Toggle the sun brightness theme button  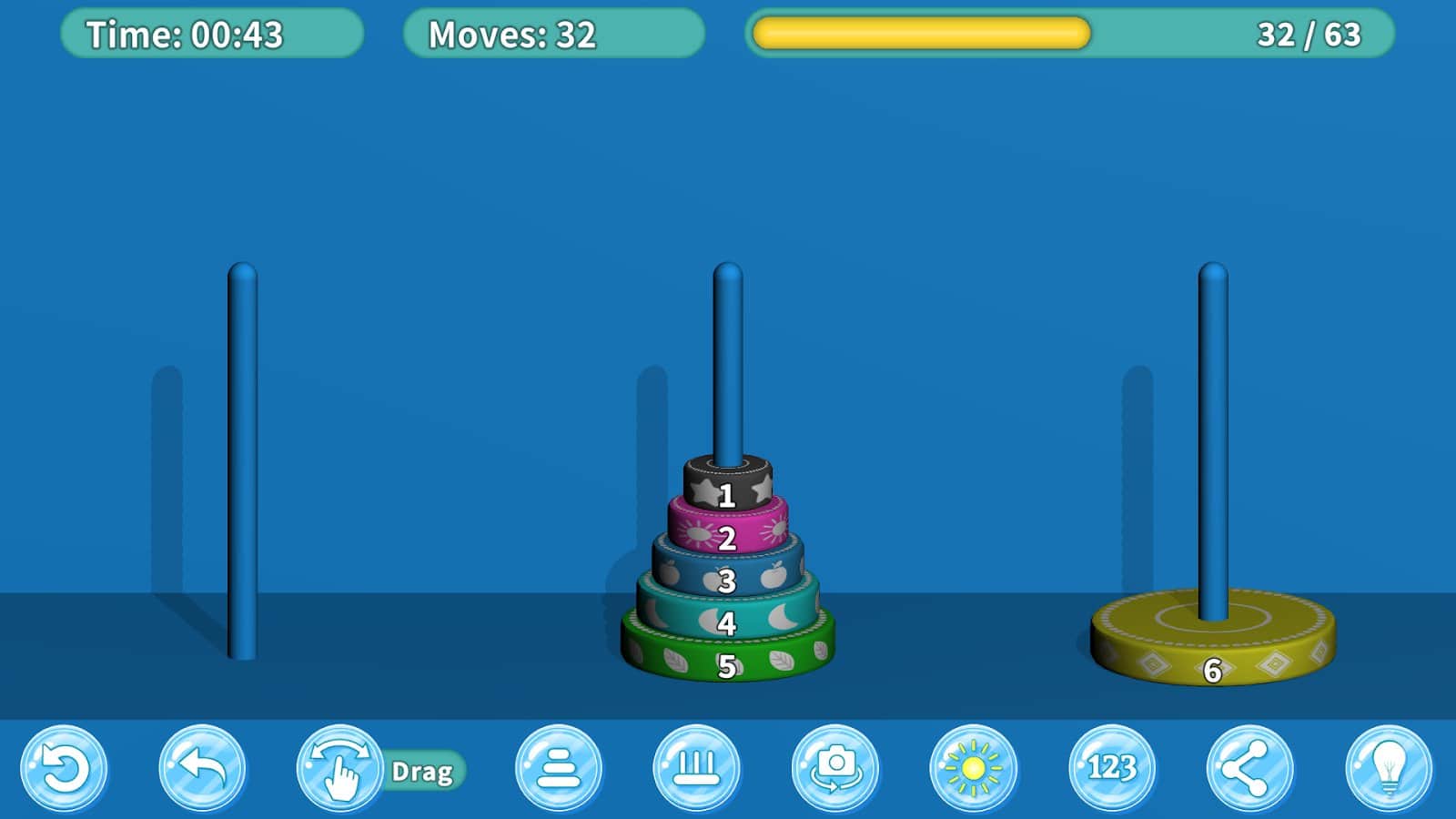(x=974, y=769)
